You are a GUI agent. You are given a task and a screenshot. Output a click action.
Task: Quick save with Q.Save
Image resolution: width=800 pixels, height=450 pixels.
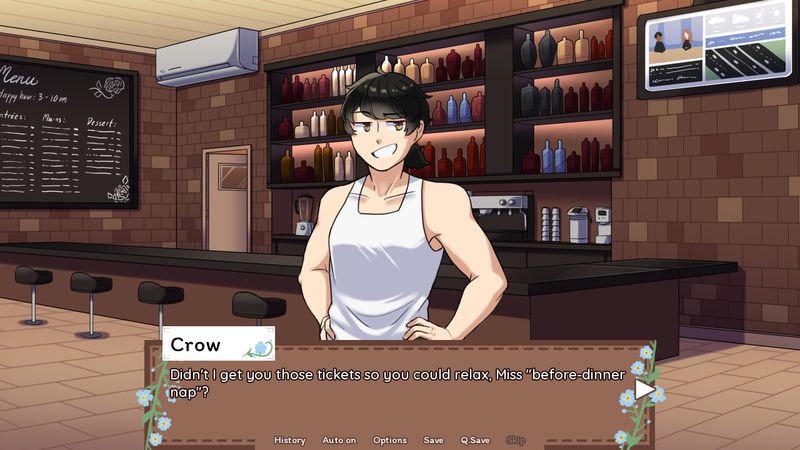pos(475,440)
